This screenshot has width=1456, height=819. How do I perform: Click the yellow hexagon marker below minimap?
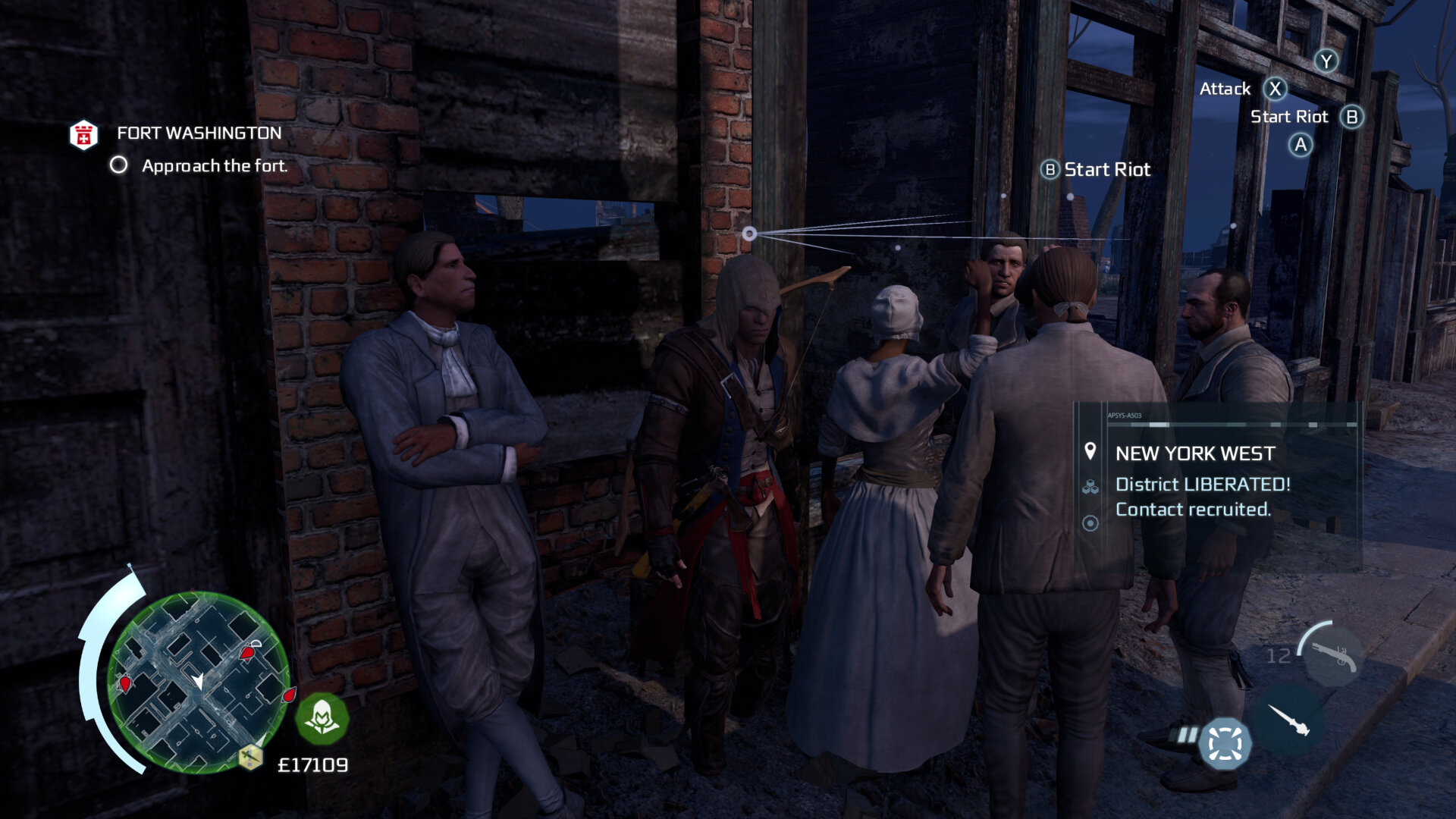click(250, 756)
